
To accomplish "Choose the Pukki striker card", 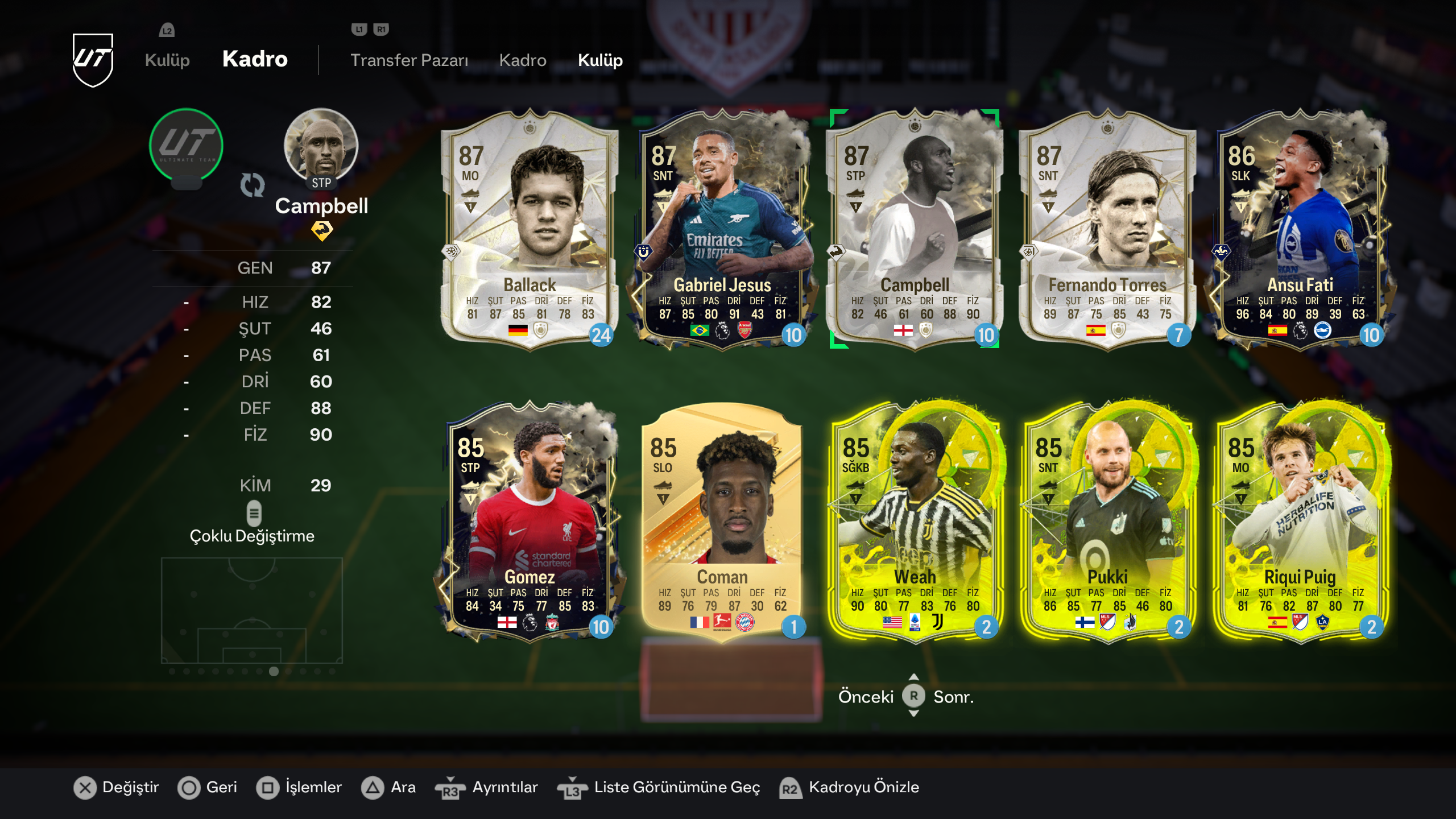I will [x=1107, y=520].
